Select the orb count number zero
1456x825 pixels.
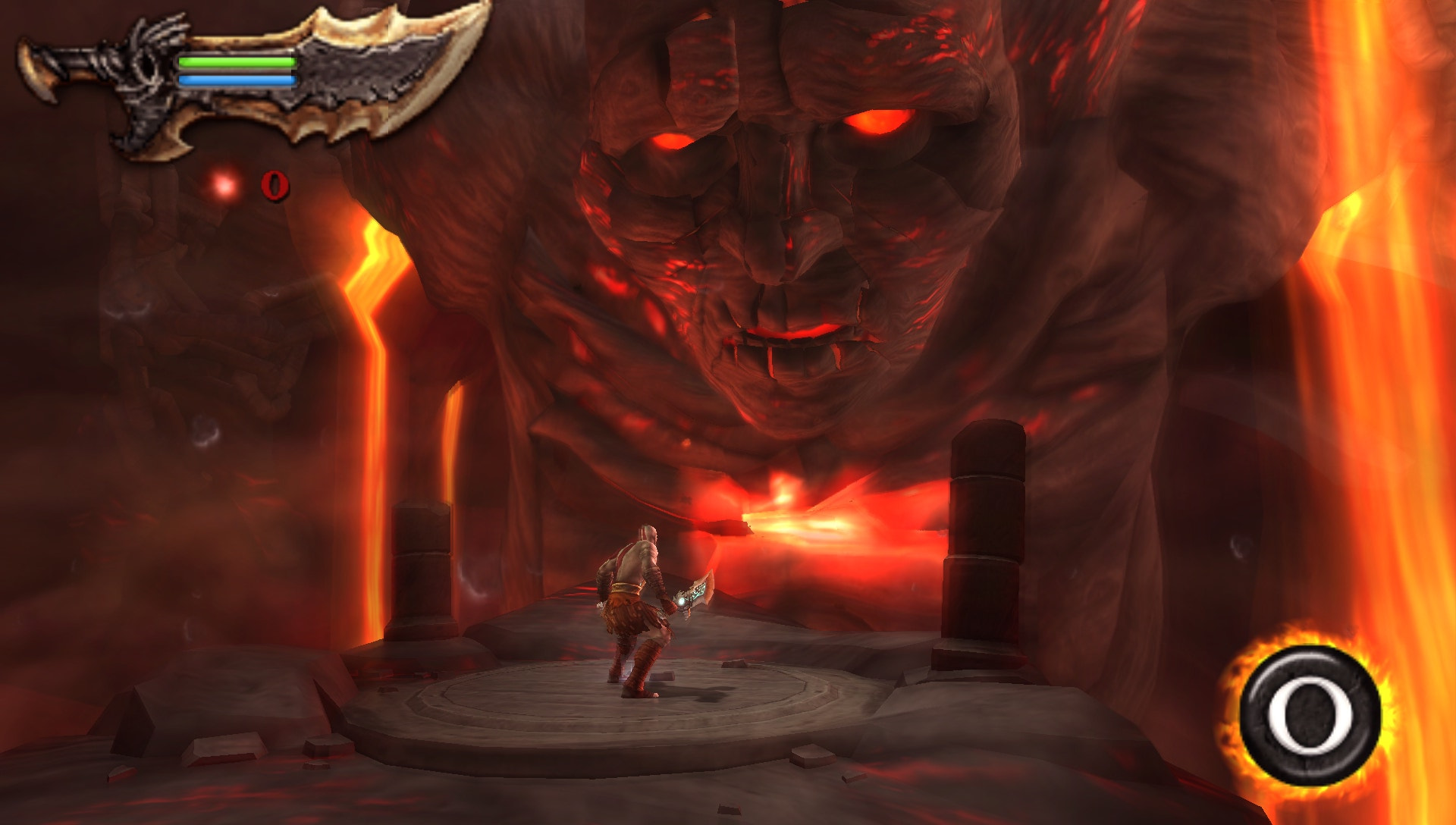(275, 184)
